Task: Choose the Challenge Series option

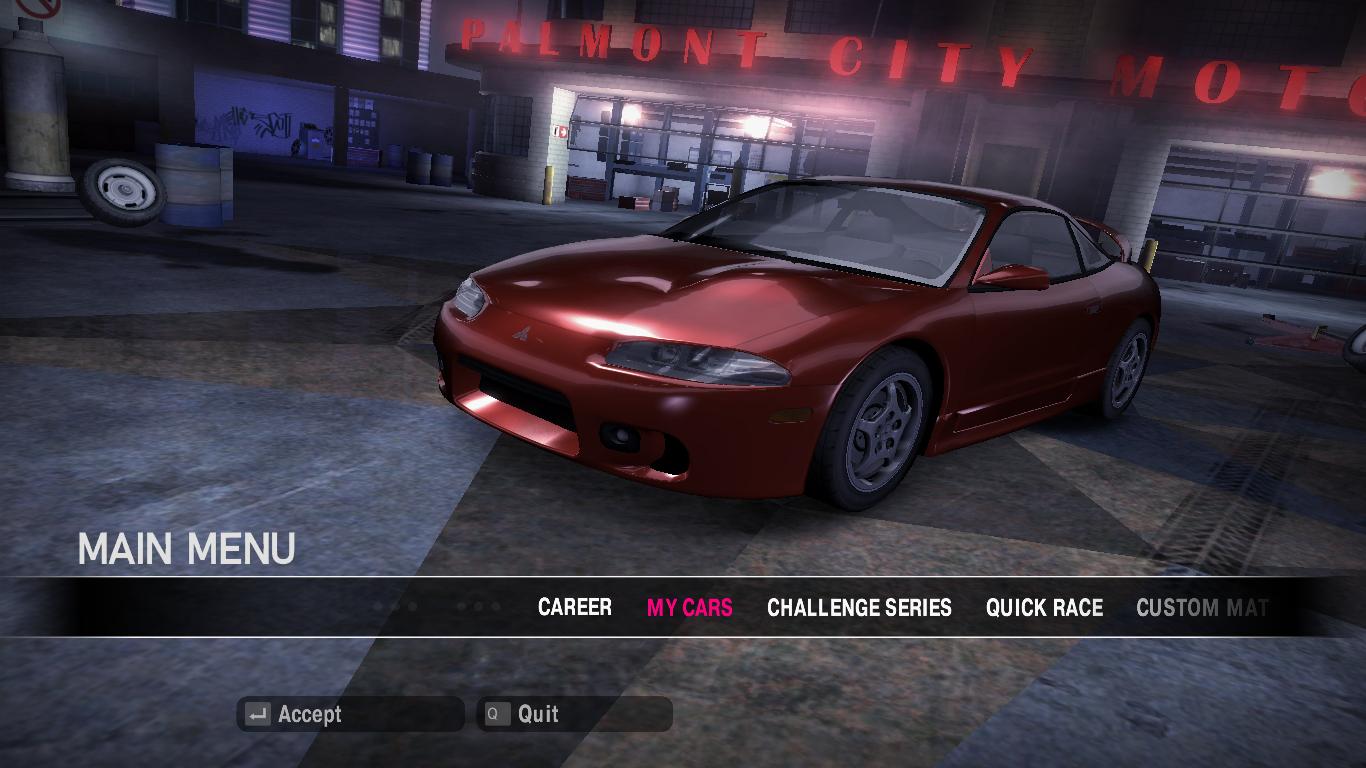Action: tap(859, 607)
